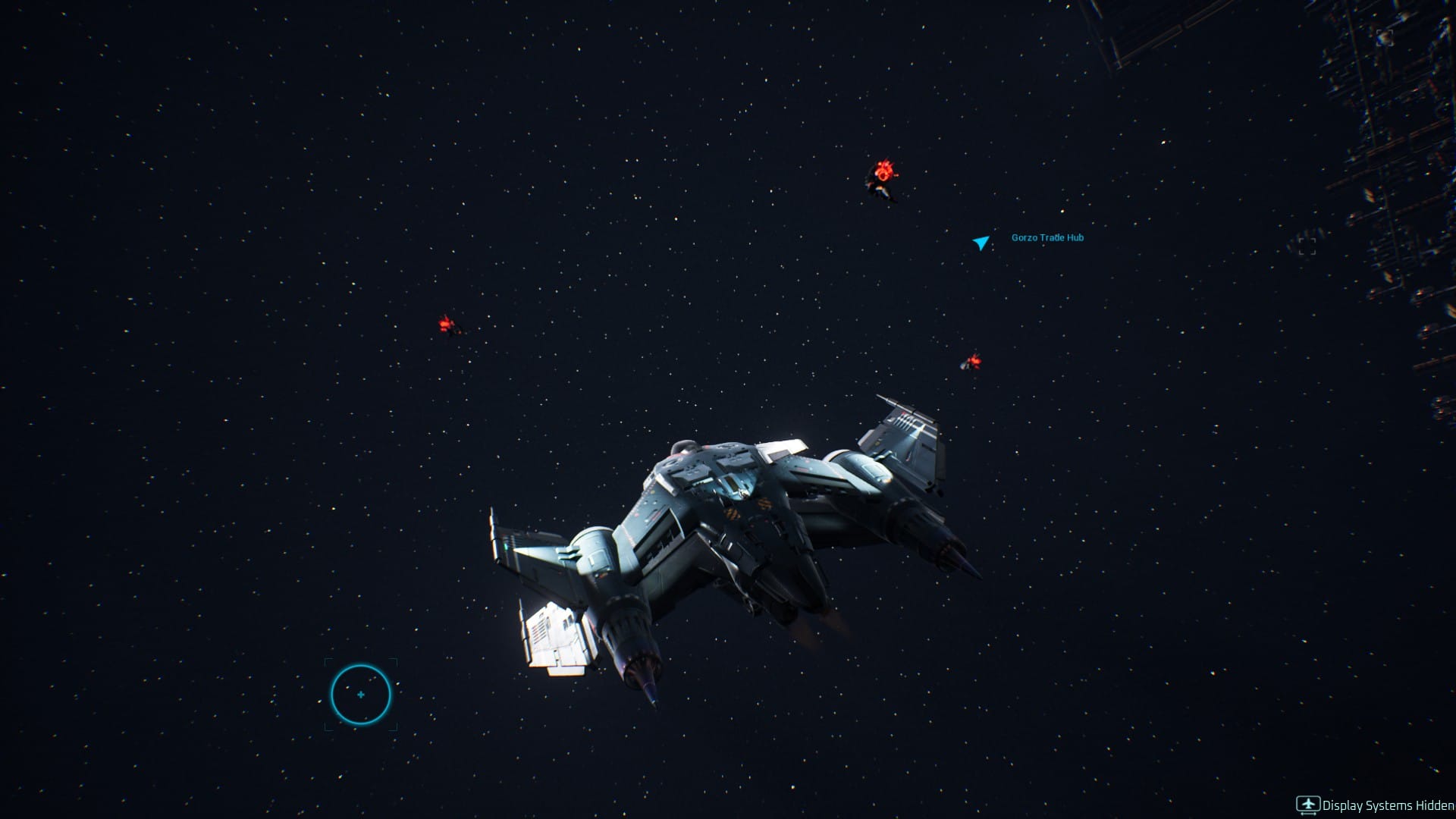Click the Display Systems Hidden indicator
1456x819 pixels.
[x=1376, y=805]
